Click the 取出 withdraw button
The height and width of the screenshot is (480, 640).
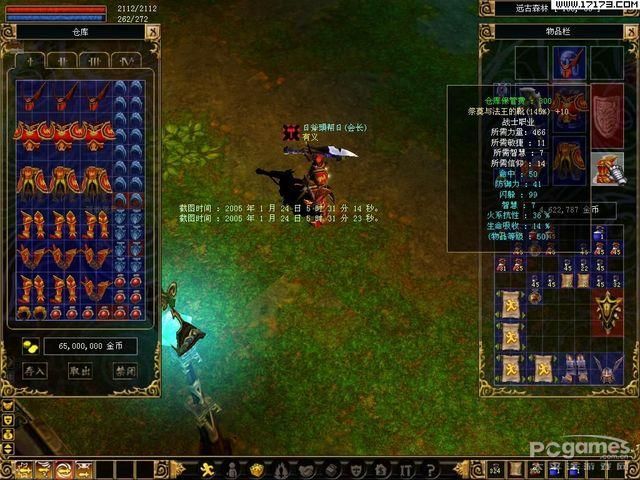point(80,371)
